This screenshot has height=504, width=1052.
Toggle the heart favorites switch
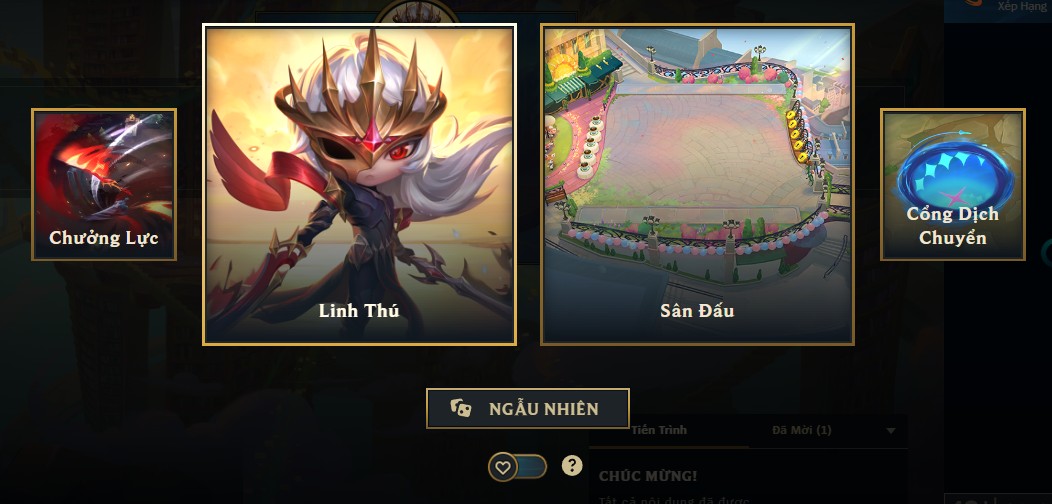517,466
